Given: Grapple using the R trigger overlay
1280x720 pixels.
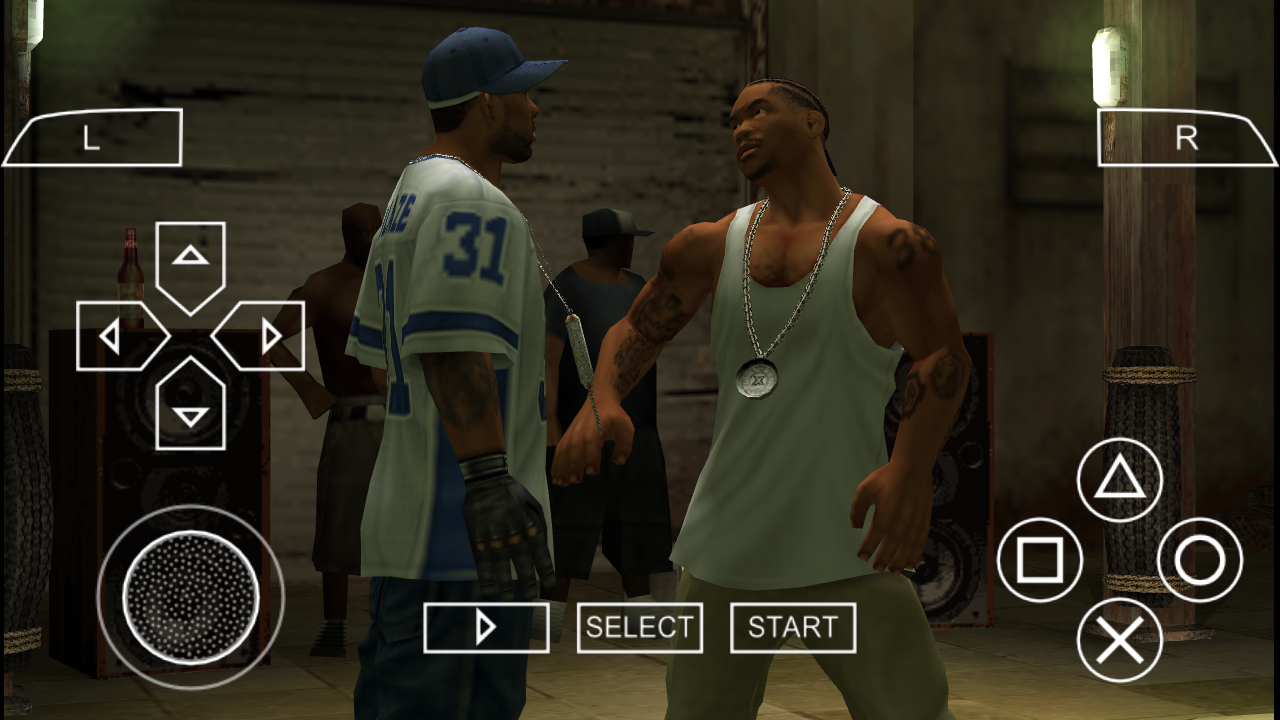Looking at the screenshot, I should tap(1185, 141).
